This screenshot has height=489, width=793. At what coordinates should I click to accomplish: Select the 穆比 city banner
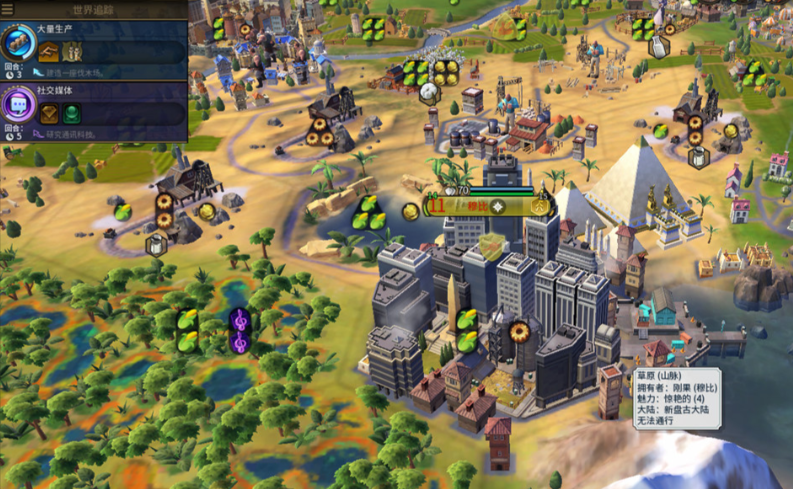(477, 207)
